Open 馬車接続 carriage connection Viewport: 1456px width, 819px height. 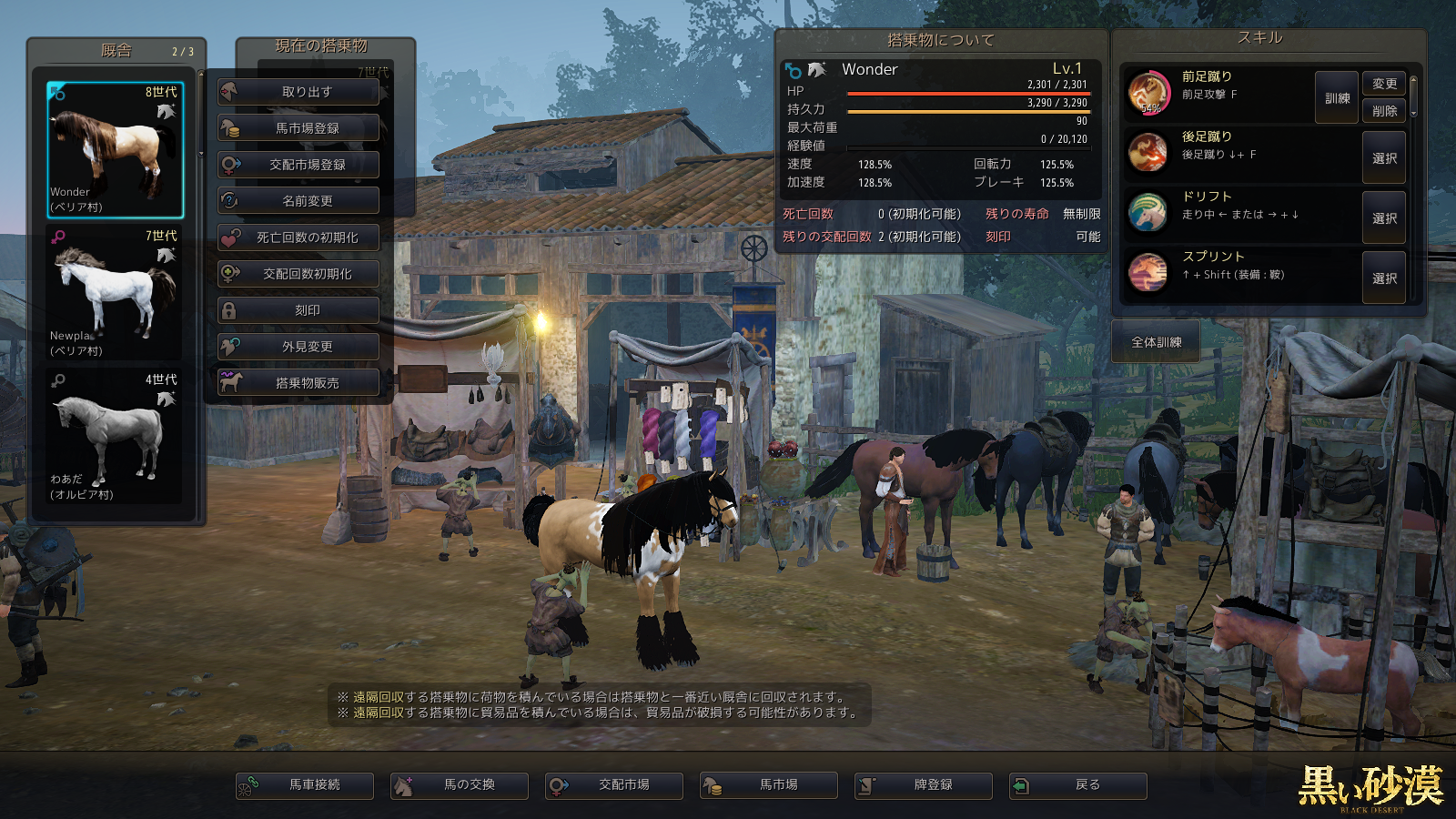(305, 785)
